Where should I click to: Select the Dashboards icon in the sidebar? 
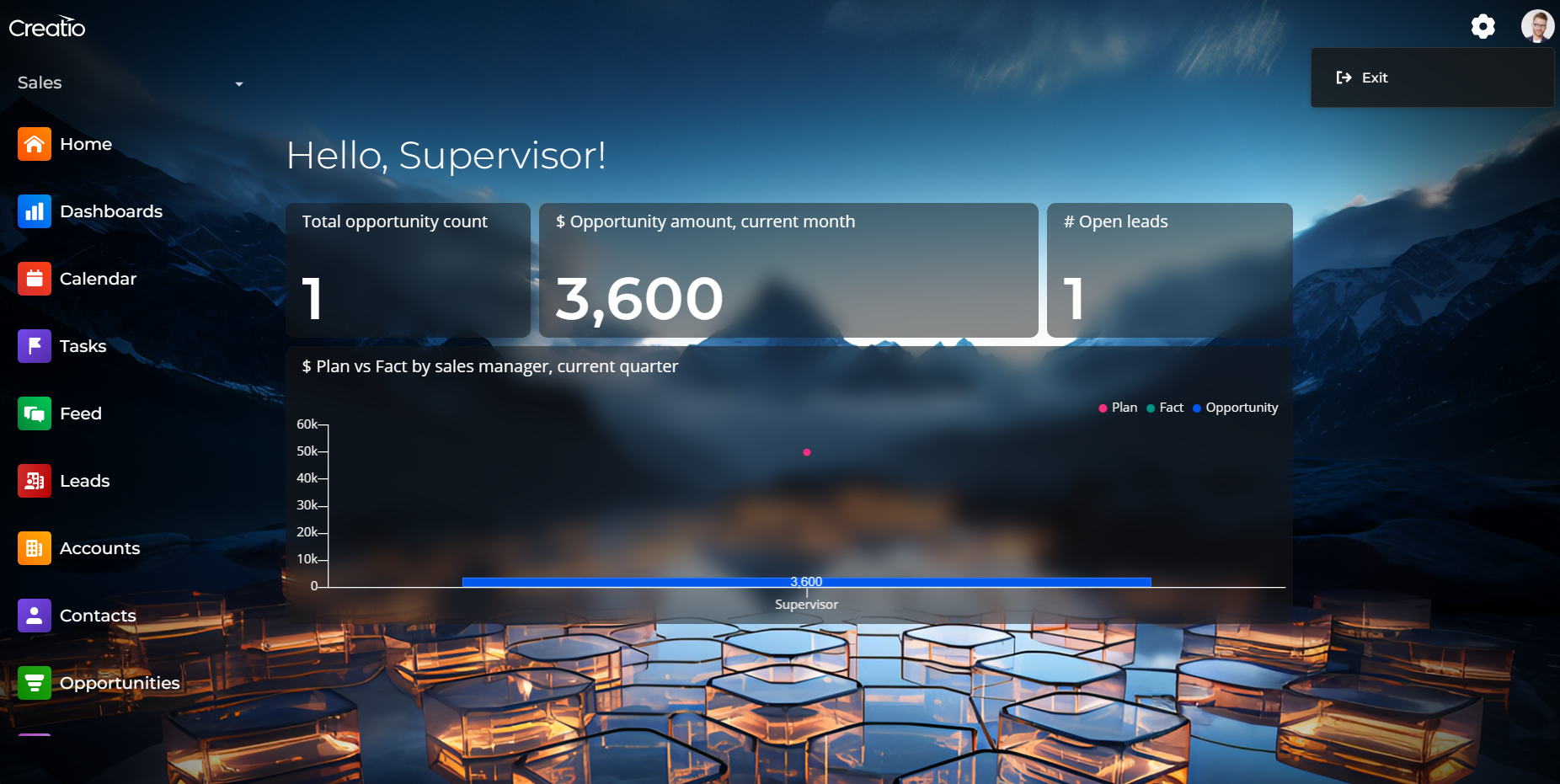tap(35, 211)
